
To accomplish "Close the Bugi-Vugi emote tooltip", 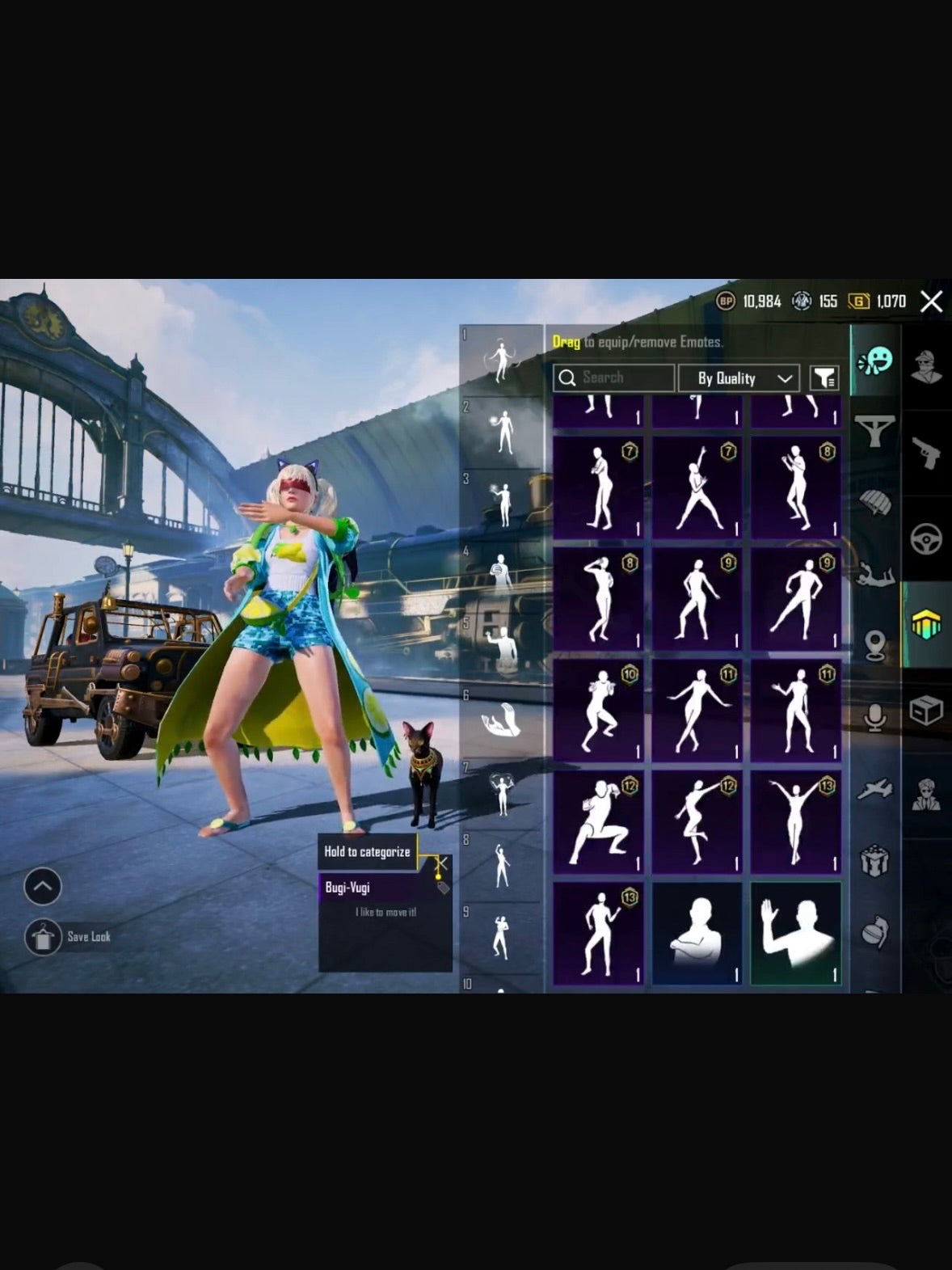I will [441, 864].
